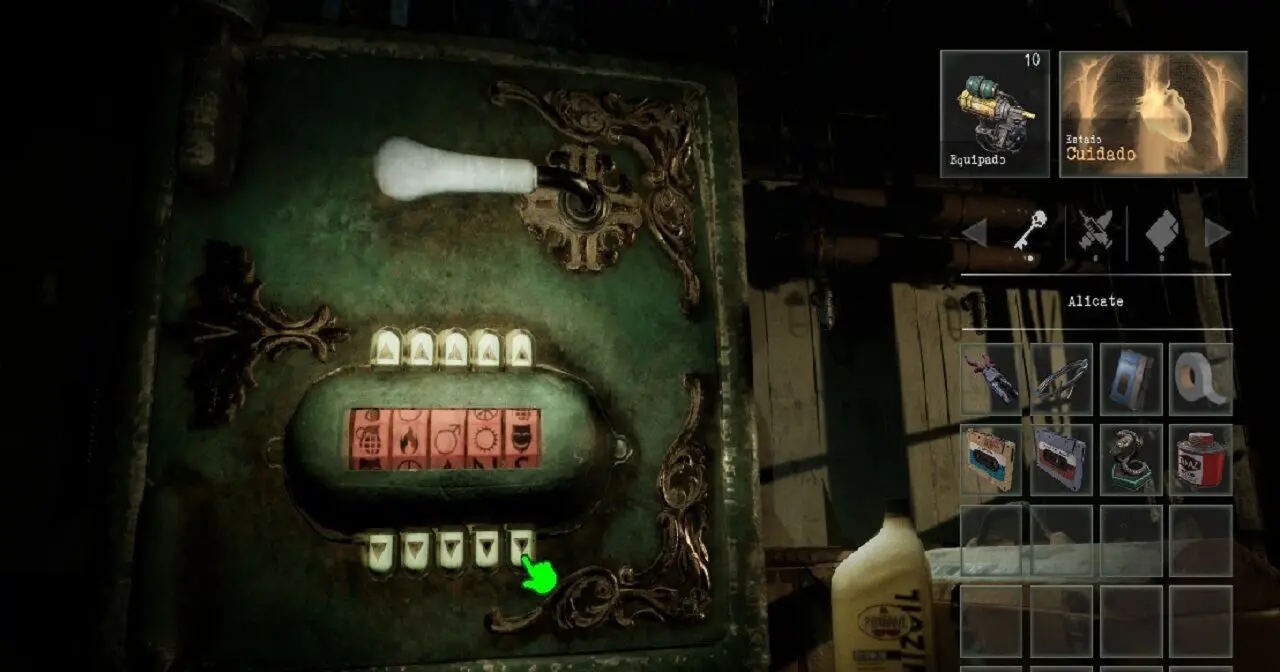Click the left arrow beside the inventory tabs

pos(974,234)
